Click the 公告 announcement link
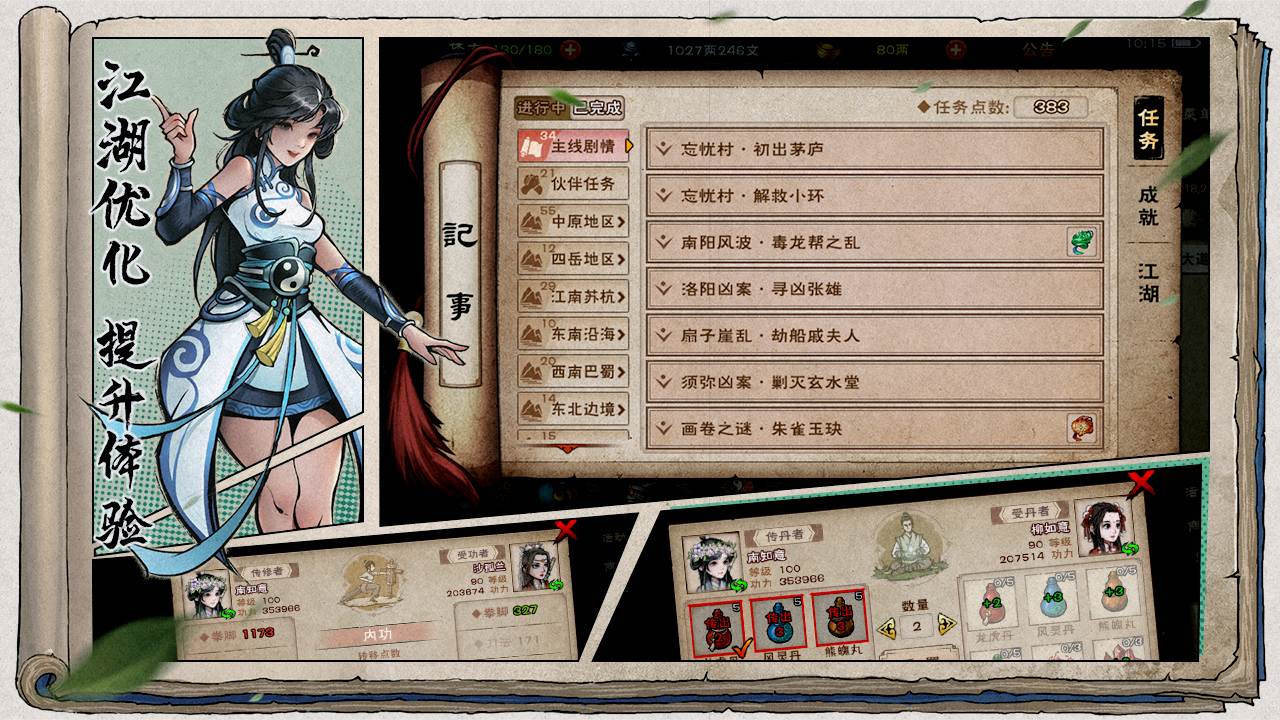1280x720 pixels. (x=1033, y=49)
